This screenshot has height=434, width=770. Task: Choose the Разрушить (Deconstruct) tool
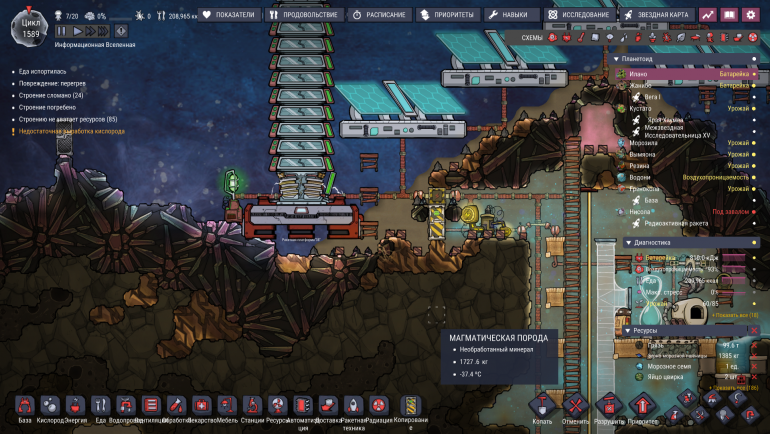tap(609, 408)
